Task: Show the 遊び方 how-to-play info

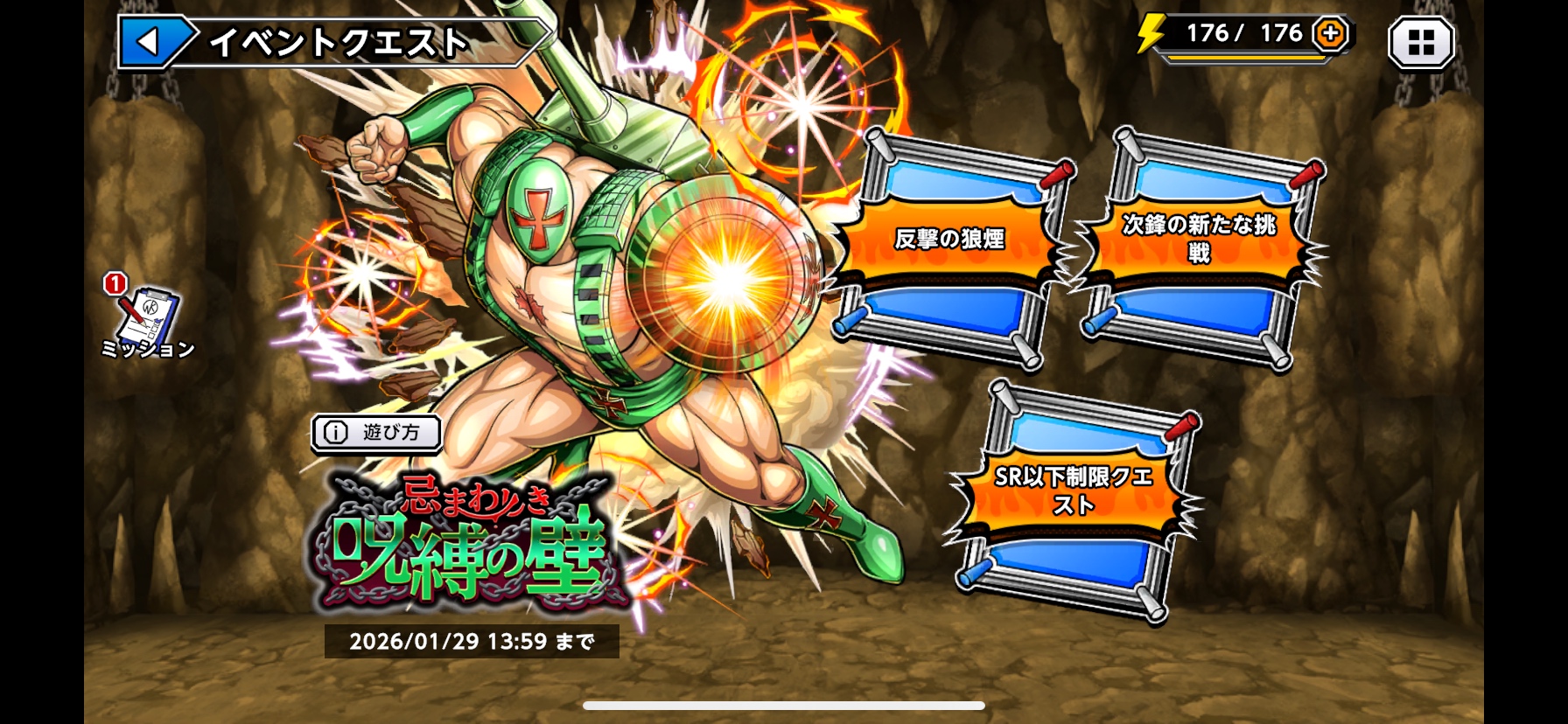Action: tap(376, 432)
